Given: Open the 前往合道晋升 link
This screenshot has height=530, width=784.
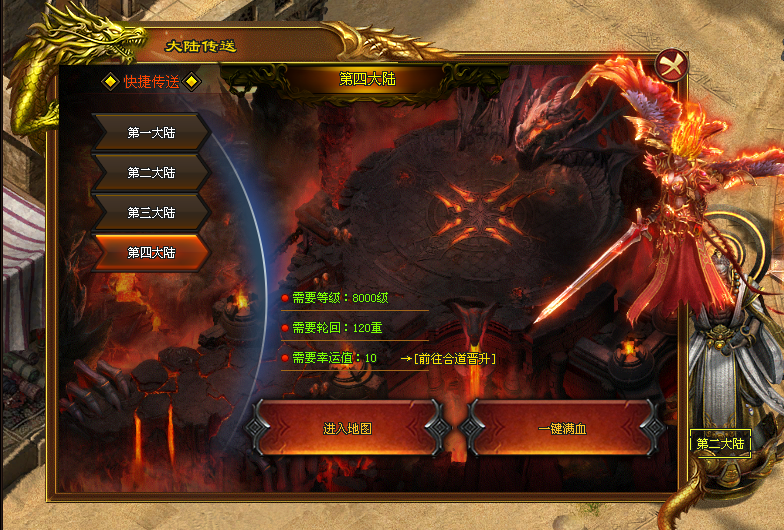Looking at the screenshot, I should coord(448,358).
